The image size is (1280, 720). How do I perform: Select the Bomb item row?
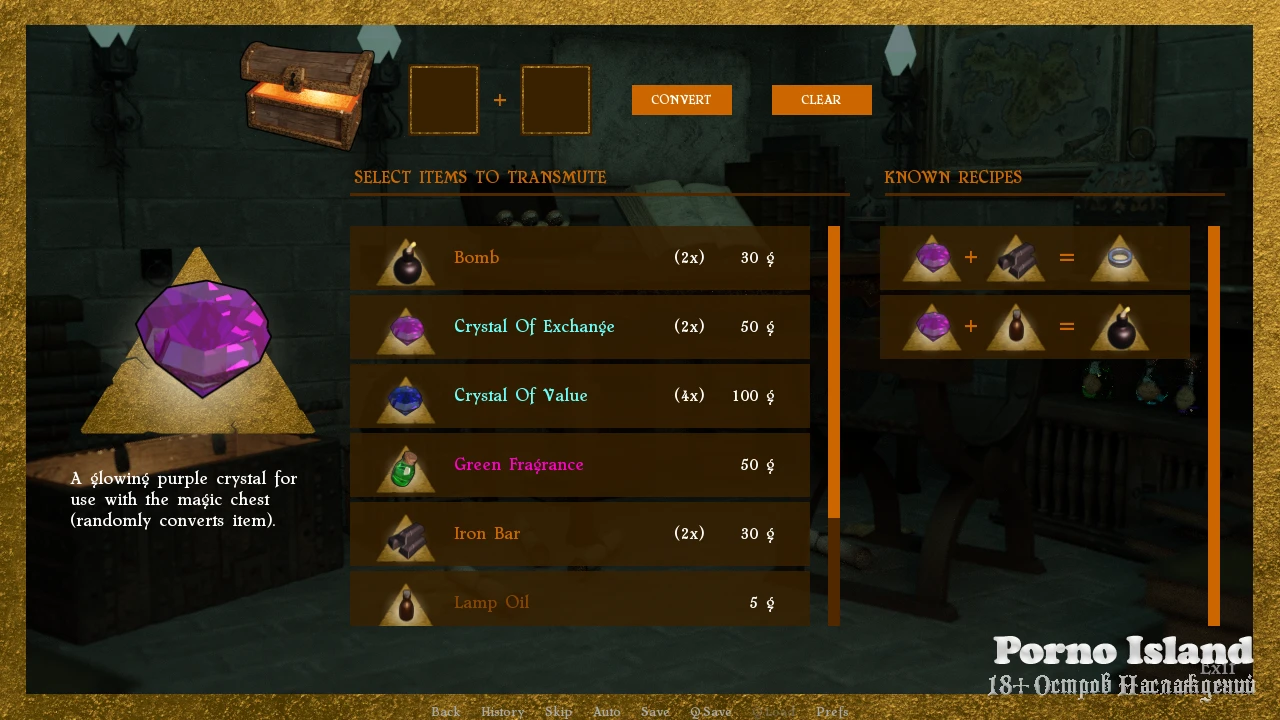pyautogui.click(x=579, y=258)
